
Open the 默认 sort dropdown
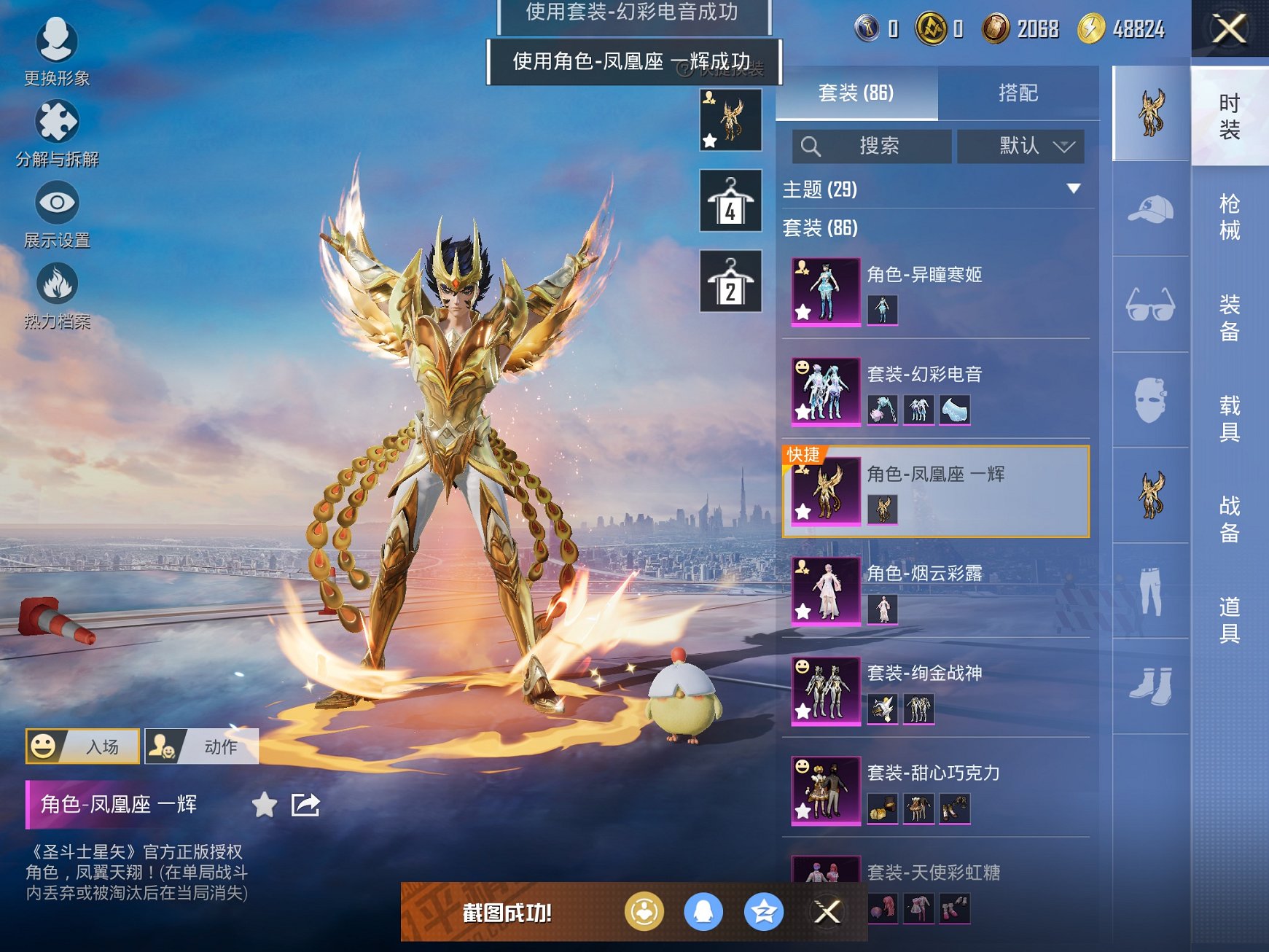[x=1020, y=146]
